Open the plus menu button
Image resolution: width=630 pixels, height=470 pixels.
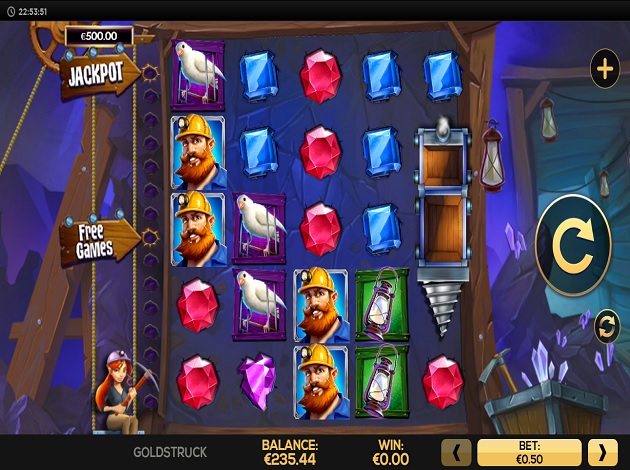pos(604,69)
